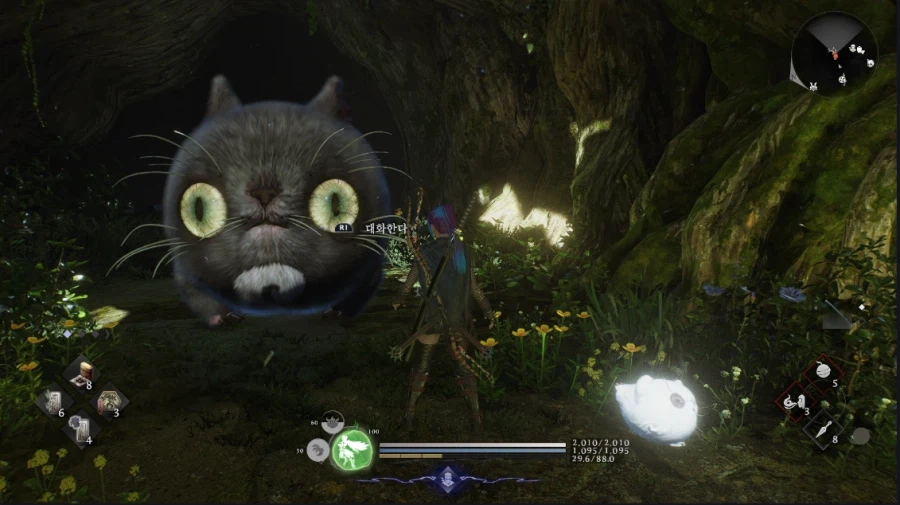Open the circular minimap

[833, 52]
